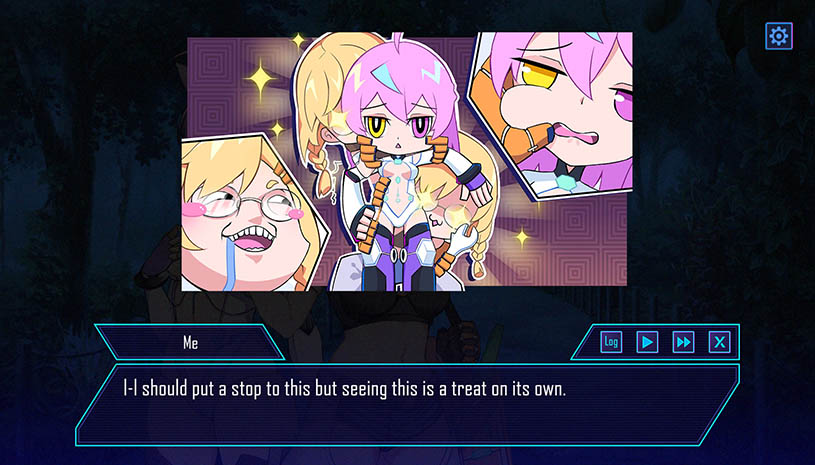Open the gear settings menu
This screenshot has width=815, height=465.
pyautogui.click(x=778, y=37)
